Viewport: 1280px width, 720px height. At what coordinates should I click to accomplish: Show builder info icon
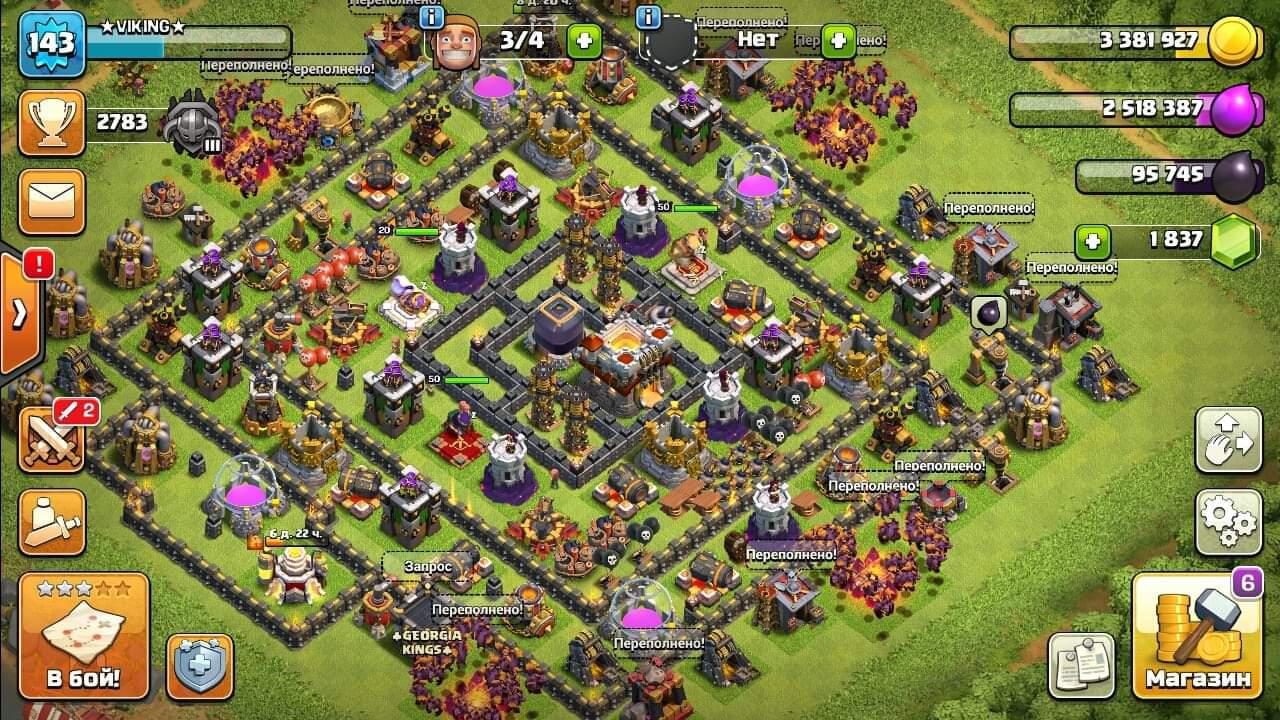click(432, 18)
